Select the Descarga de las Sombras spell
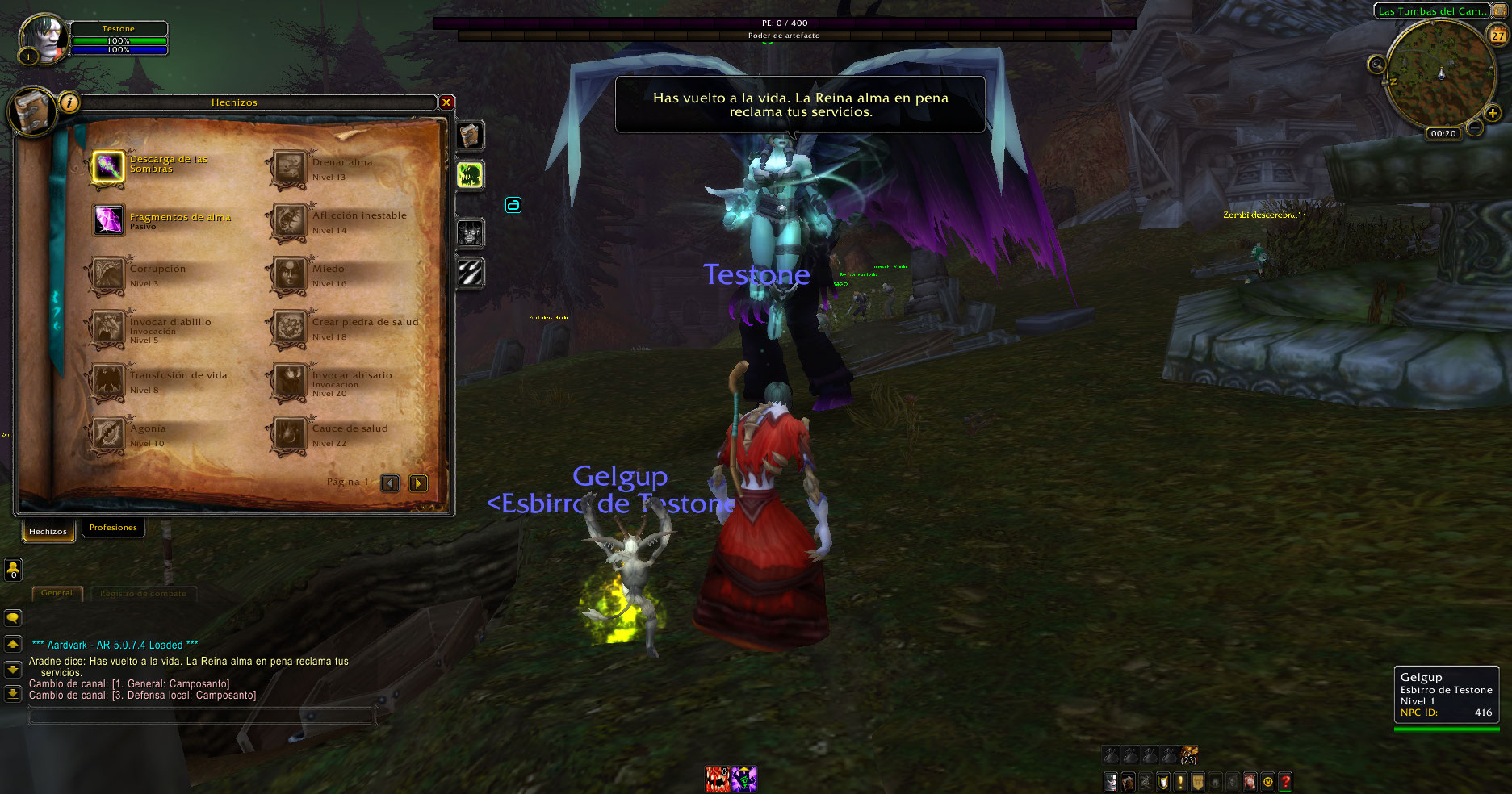Viewport: 1512px width, 794px height. 108,167
